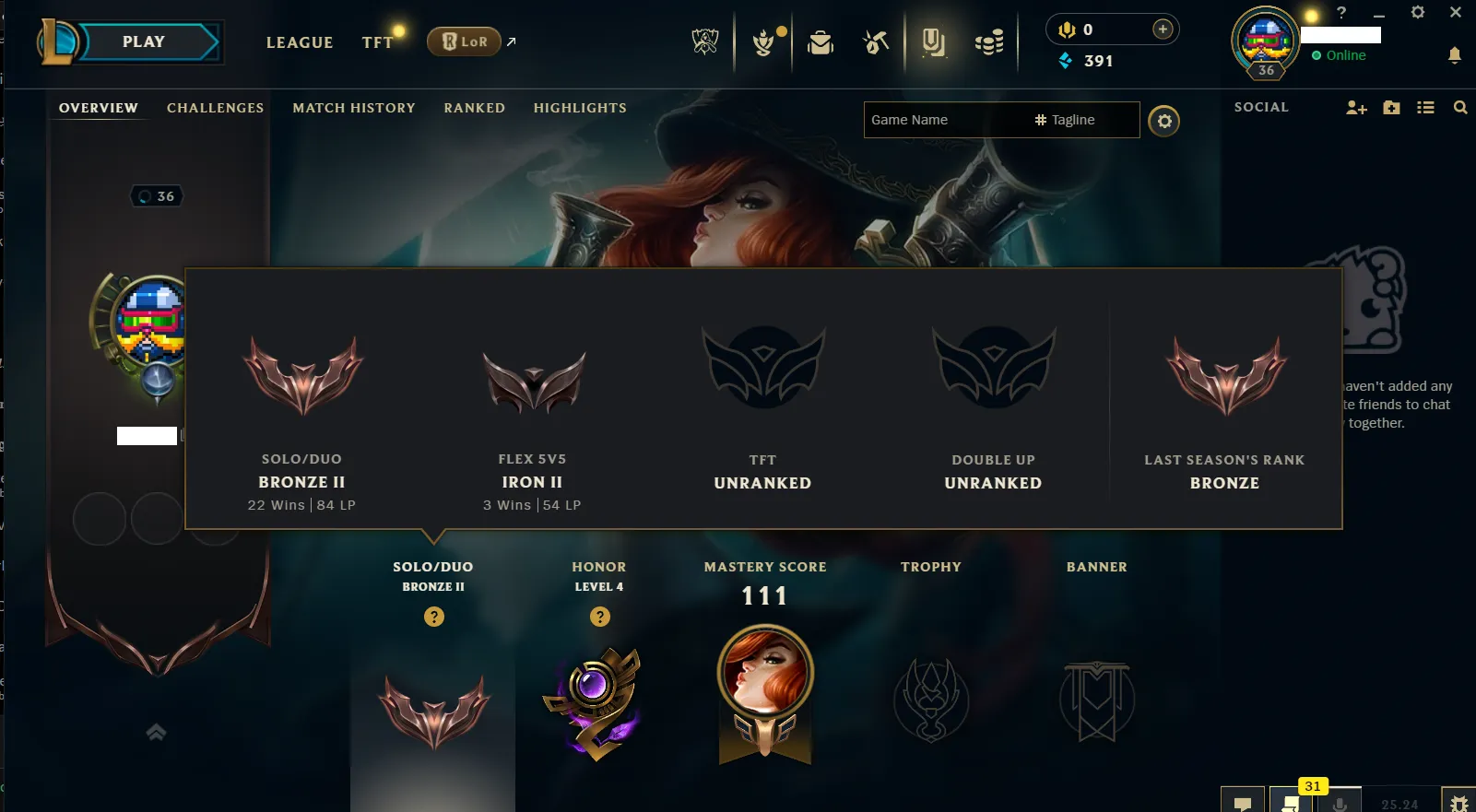Image resolution: width=1476 pixels, height=812 pixels.
Task: Open the Esports trophy section
Action: click(x=706, y=41)
